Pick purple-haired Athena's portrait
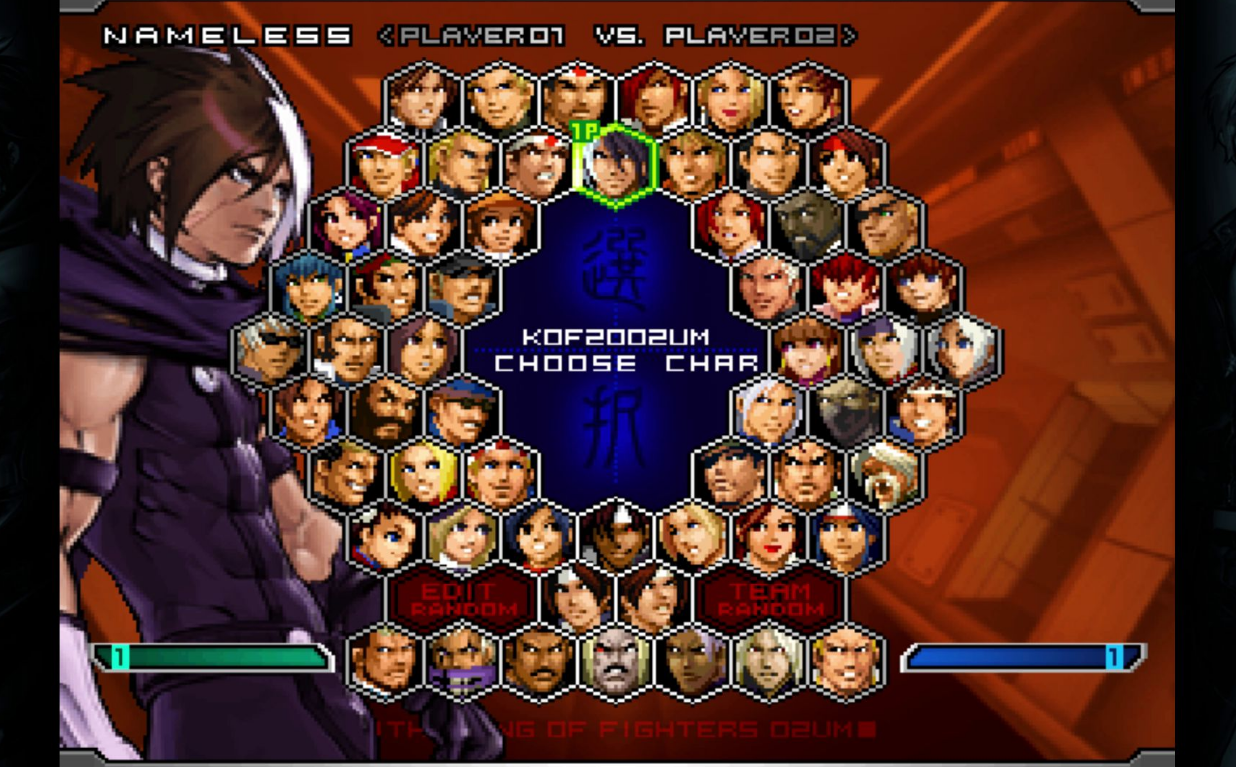Screen dimensions: 1236x767 [x=346, y=226]
